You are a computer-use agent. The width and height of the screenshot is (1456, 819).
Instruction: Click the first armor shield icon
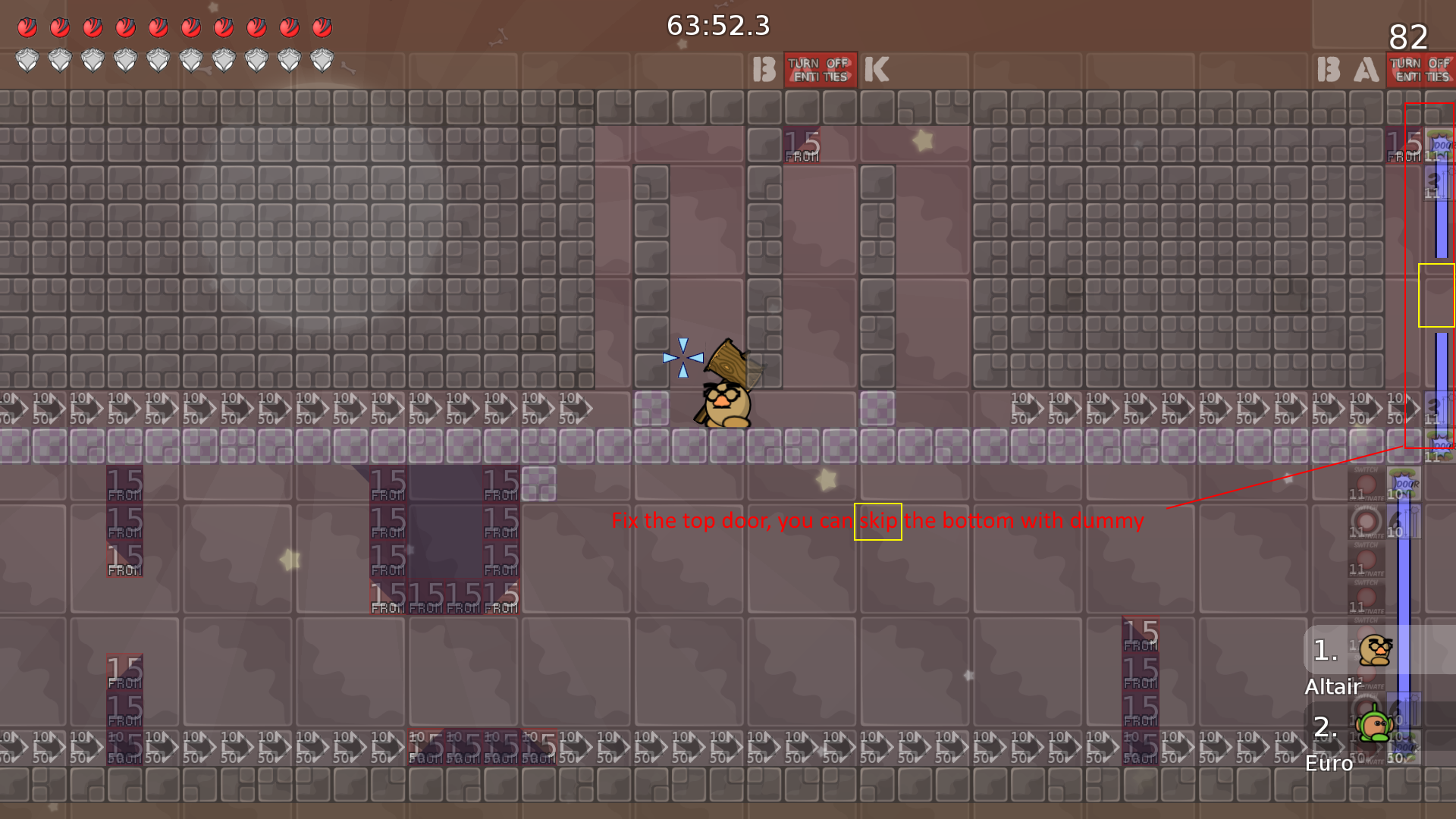coord(29,59)
